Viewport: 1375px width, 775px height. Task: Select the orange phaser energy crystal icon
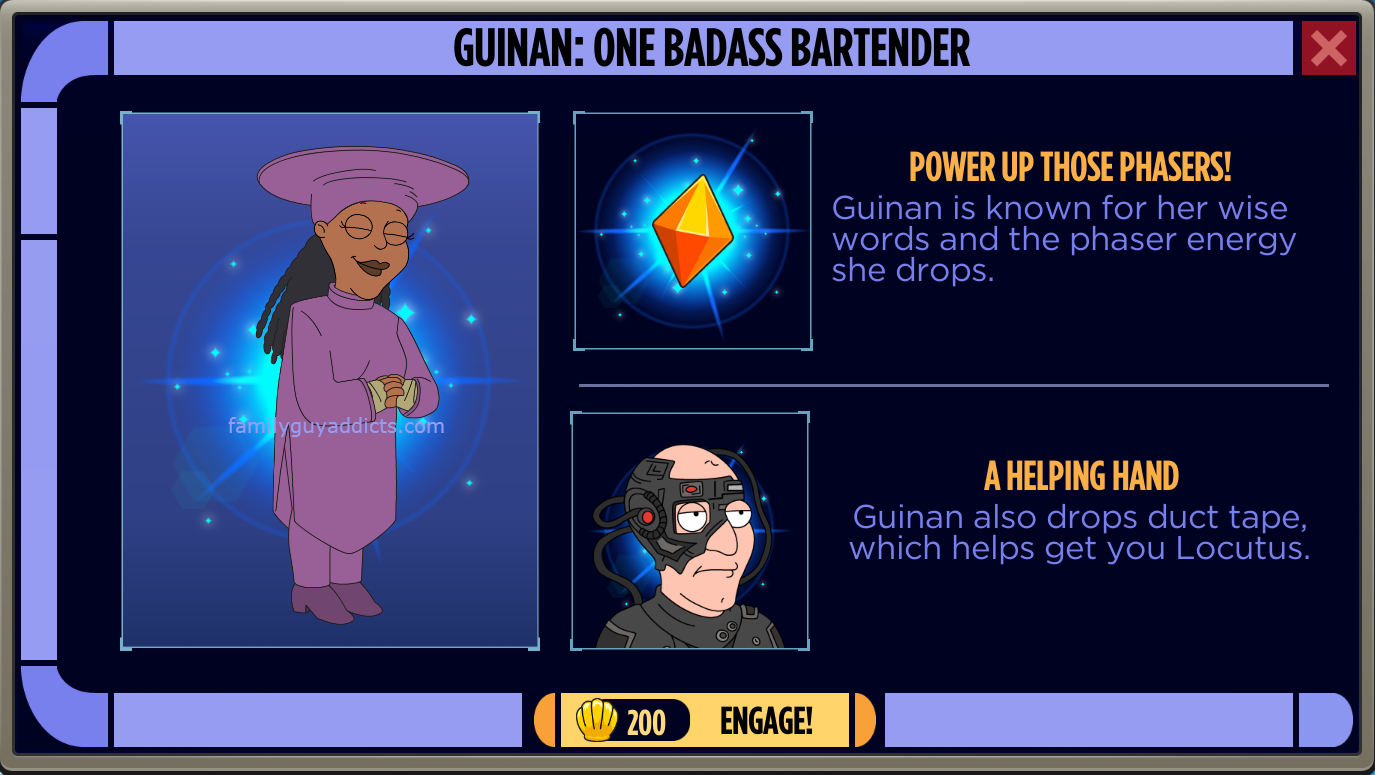click(x=692, y=231)
